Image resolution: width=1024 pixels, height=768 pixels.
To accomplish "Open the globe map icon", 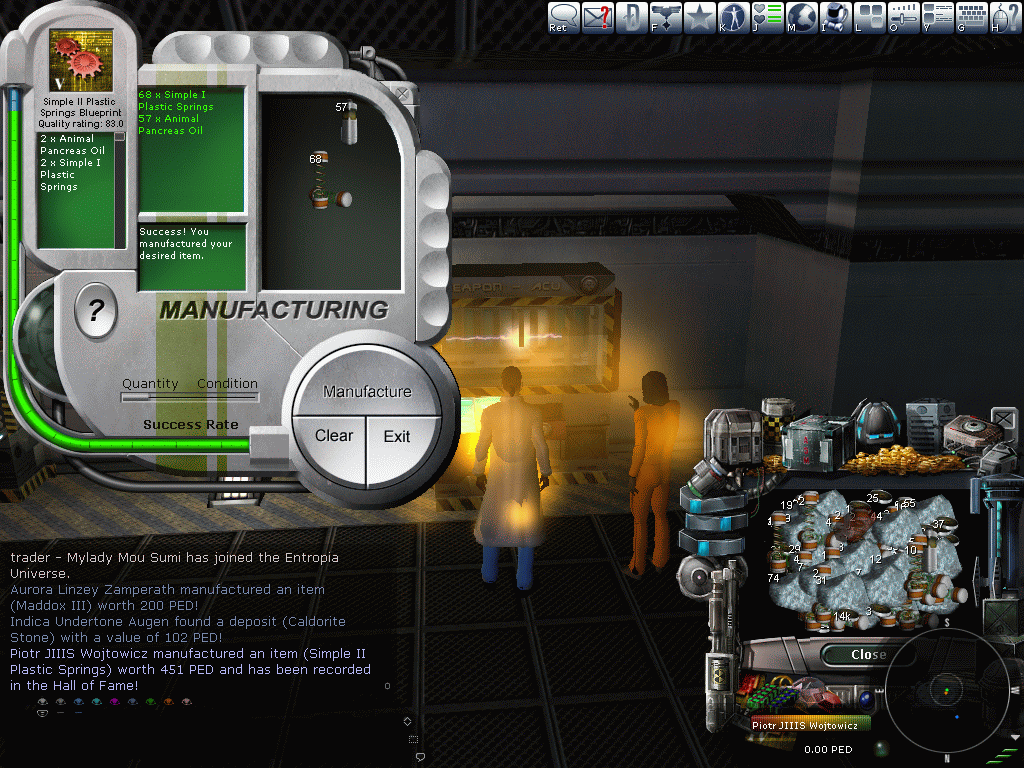I will 801,17.
